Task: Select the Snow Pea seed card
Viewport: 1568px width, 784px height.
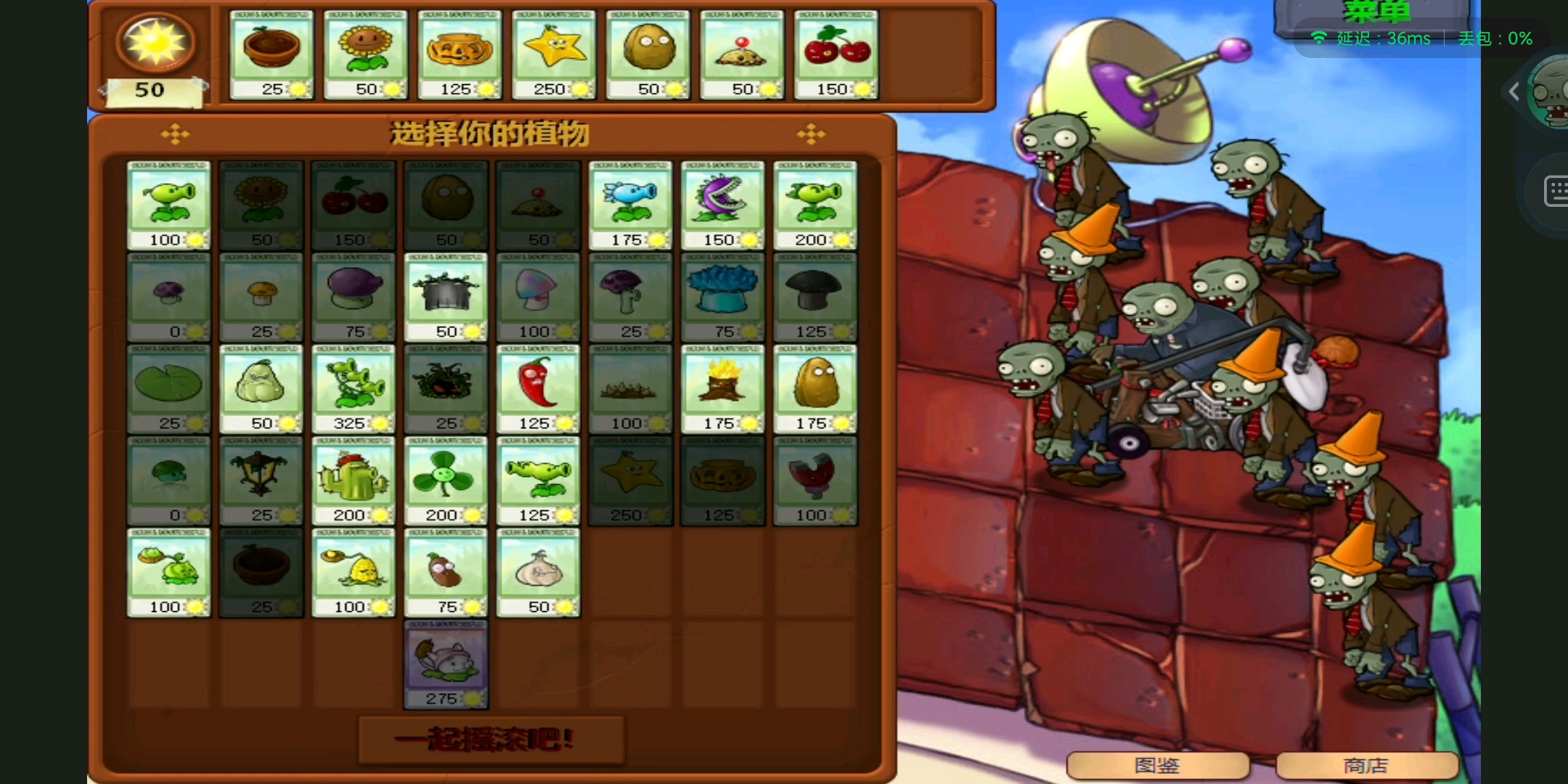Action: [630, 203]
